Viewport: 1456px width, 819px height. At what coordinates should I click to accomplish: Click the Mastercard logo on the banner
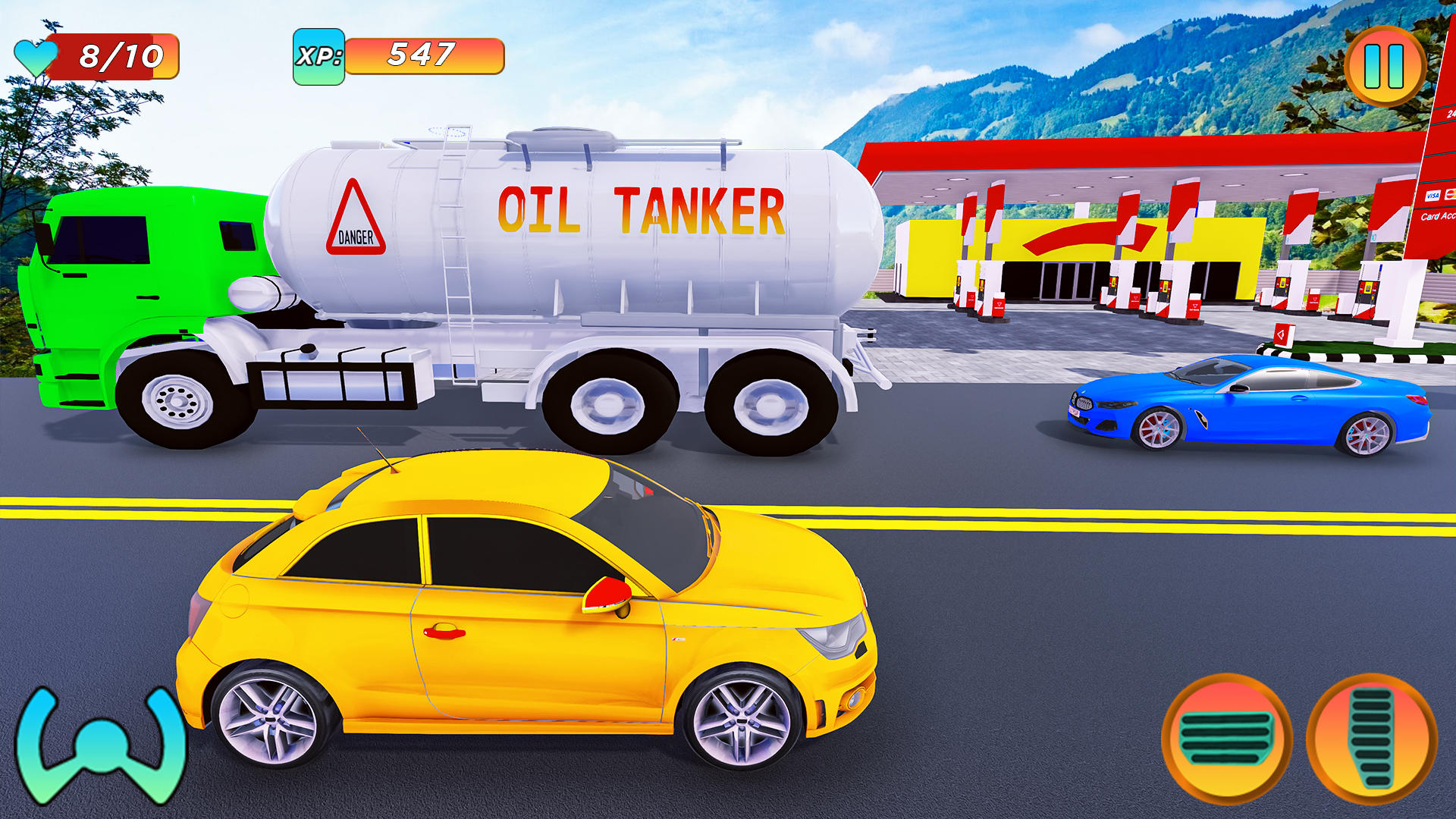(x=1451, y=193)
